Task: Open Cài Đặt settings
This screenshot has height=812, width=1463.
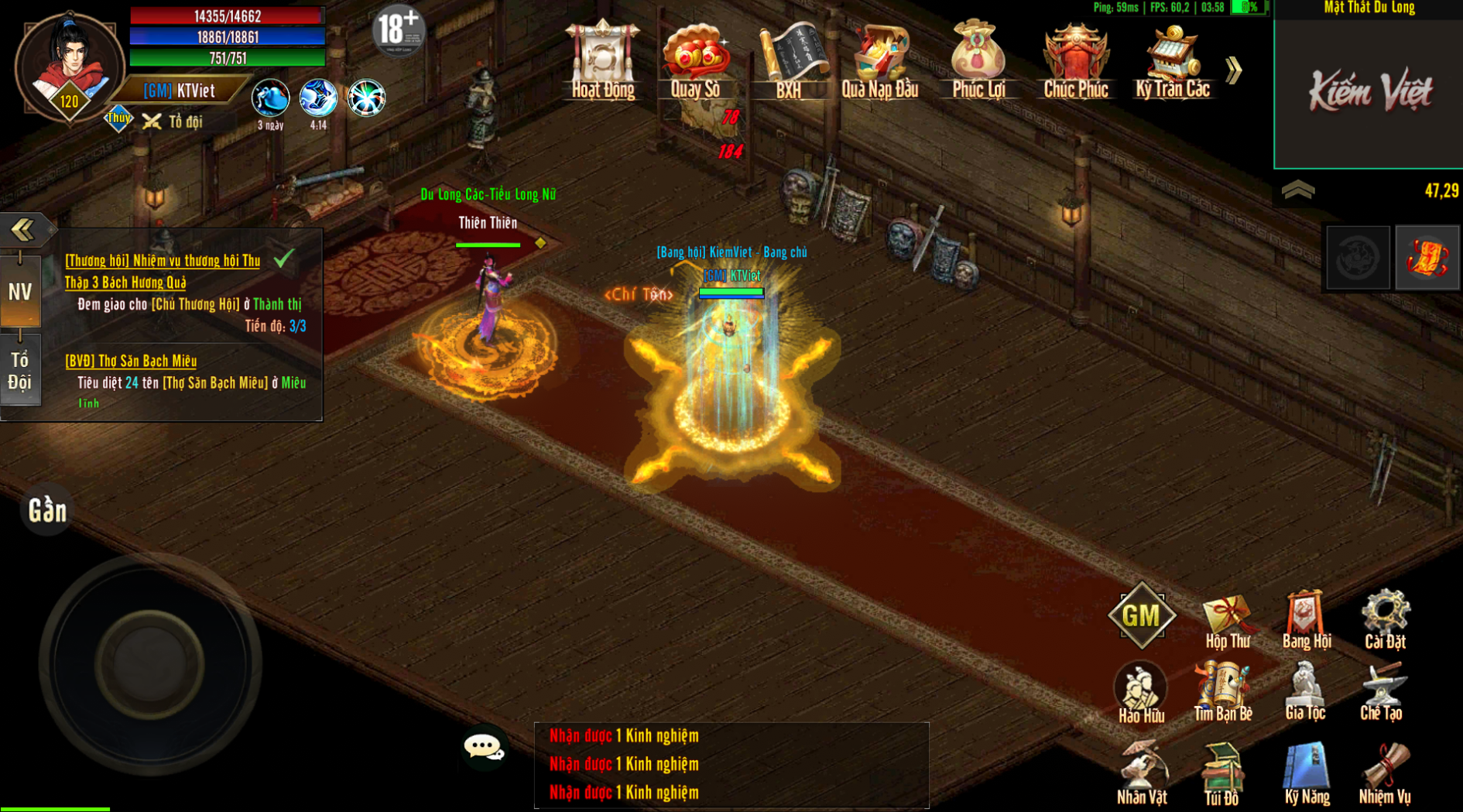Action: [x=1385, y=620]
